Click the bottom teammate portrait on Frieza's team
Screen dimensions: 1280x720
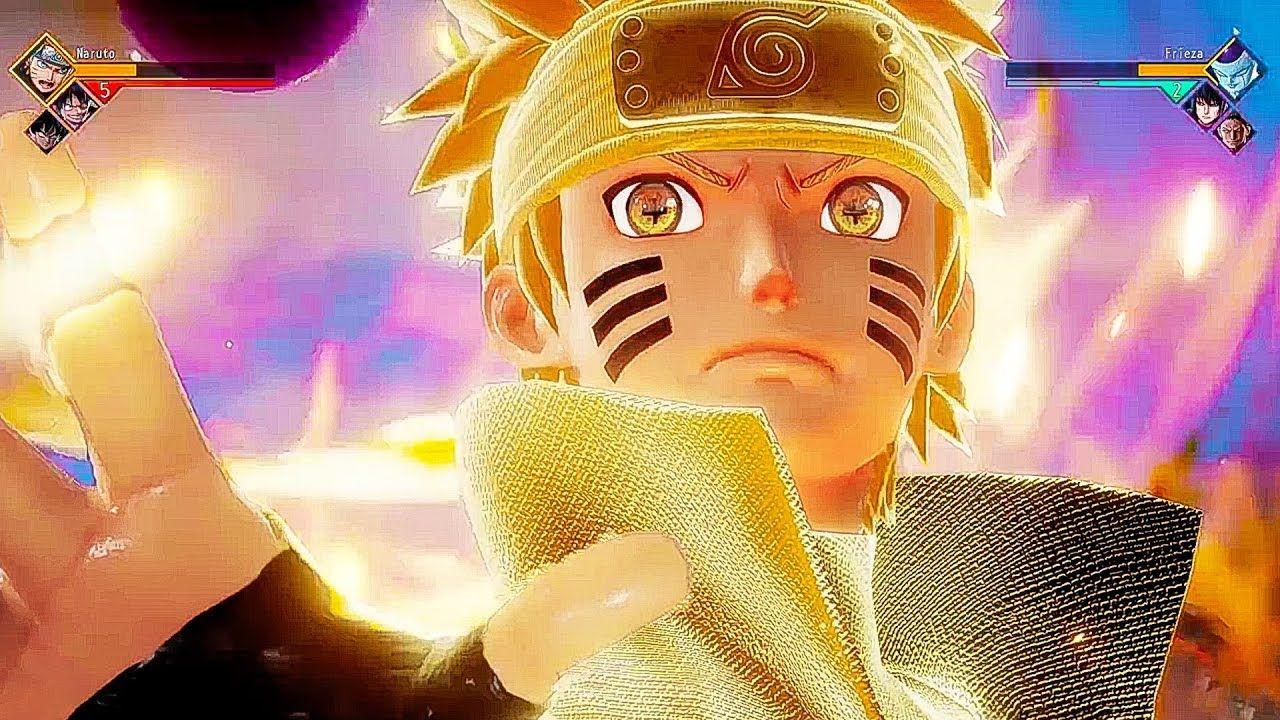pyautogui.click(x=1233, y=133)
